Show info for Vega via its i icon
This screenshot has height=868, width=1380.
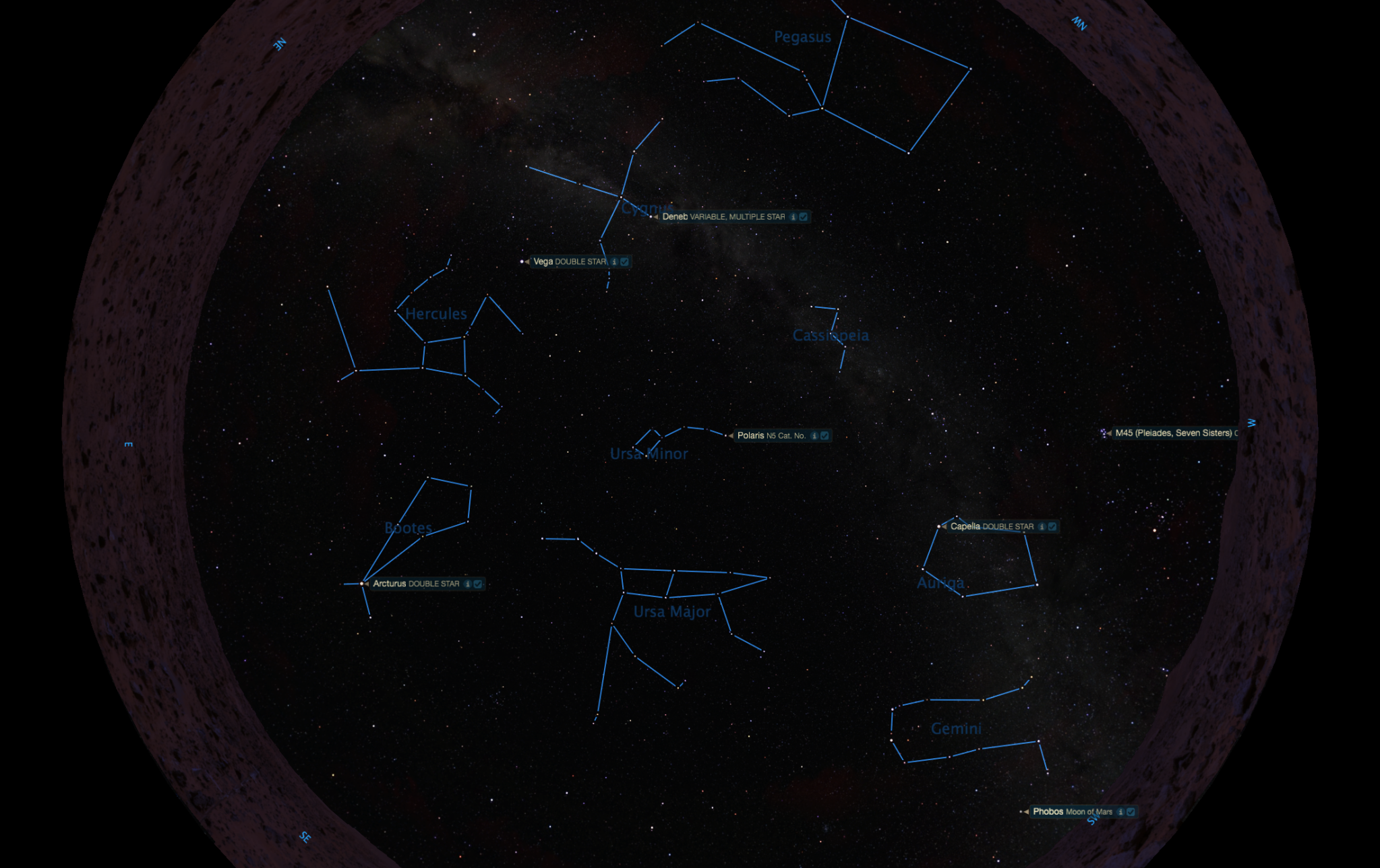614,261
